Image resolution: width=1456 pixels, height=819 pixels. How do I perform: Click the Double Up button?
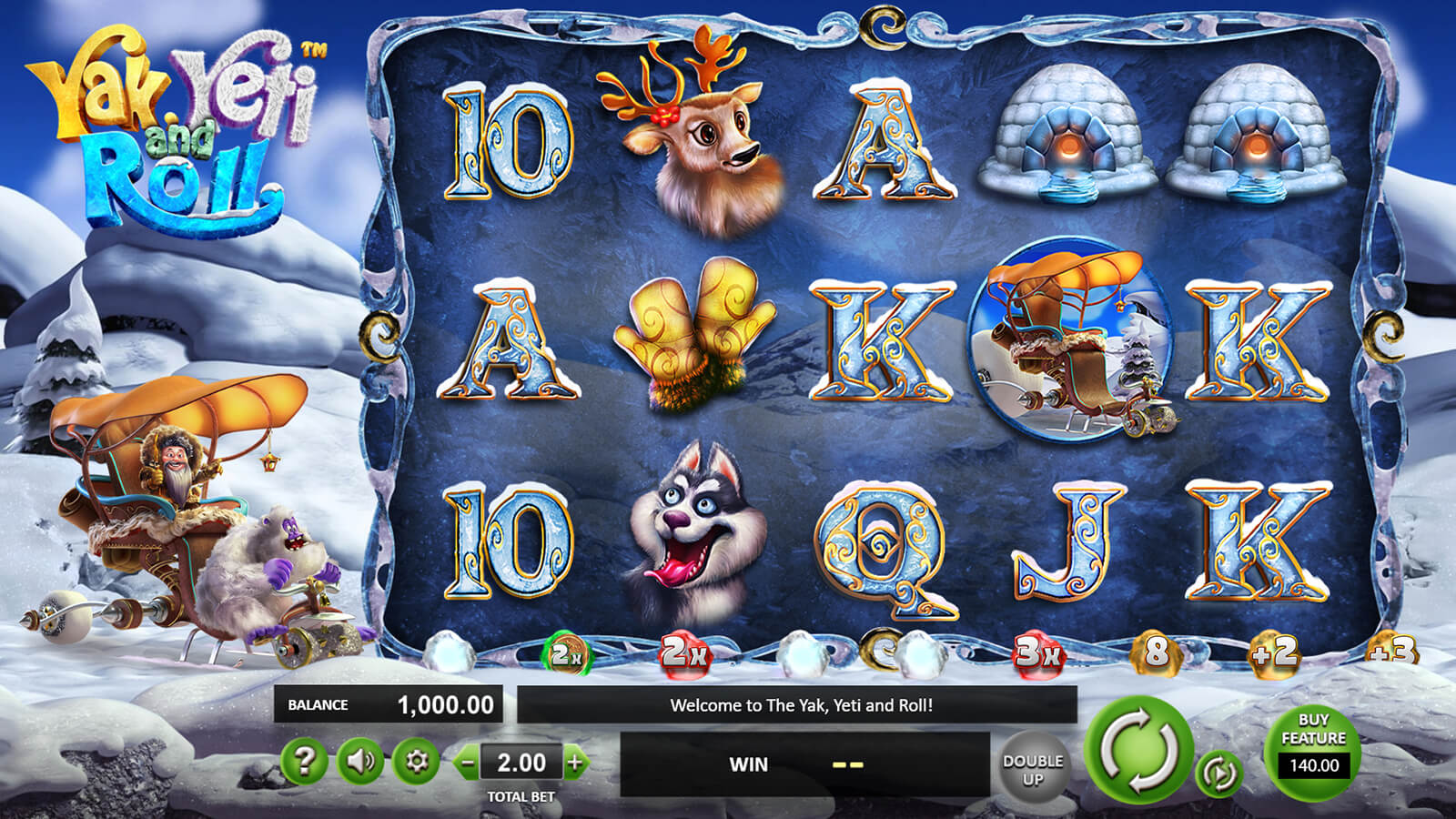coord(1033,769)
